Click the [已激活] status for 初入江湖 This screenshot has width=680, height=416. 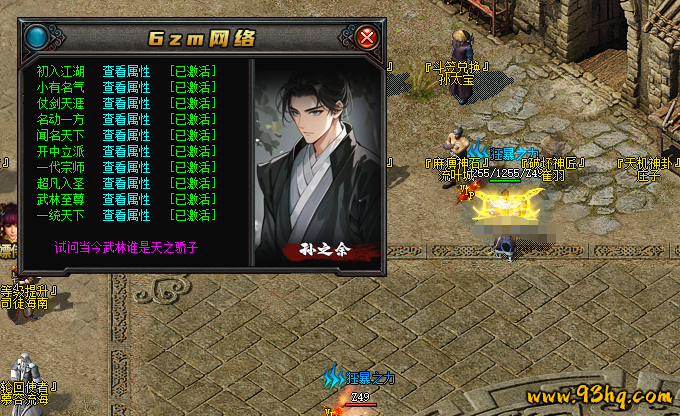(x=193, y=71)
